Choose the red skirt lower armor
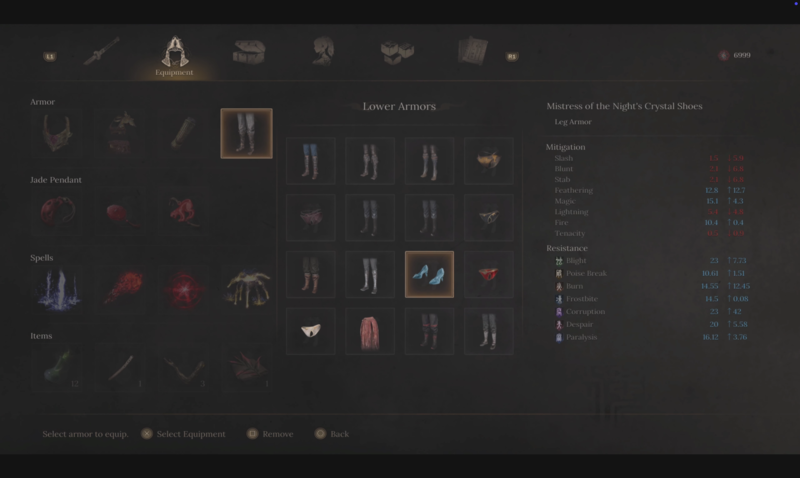This screenshot has height=478, width=800. [x=370, y=331]
